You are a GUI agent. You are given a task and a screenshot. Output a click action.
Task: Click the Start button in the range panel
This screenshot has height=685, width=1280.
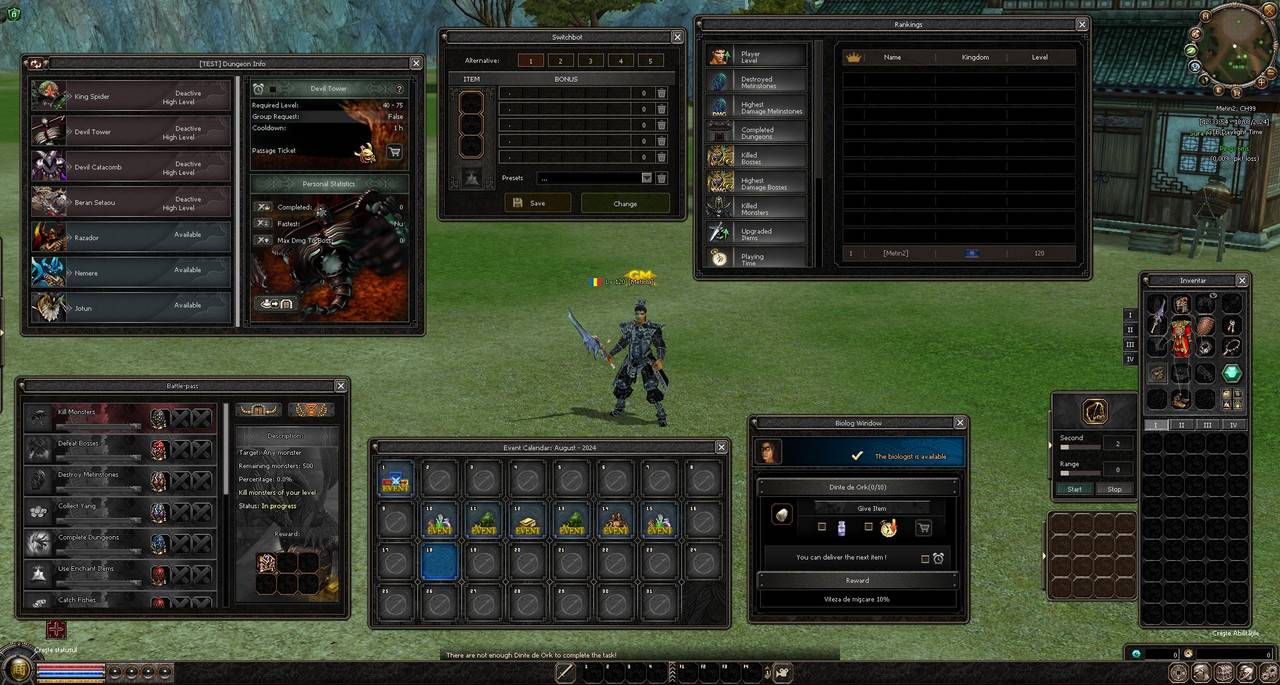(x=1074, y=489)
